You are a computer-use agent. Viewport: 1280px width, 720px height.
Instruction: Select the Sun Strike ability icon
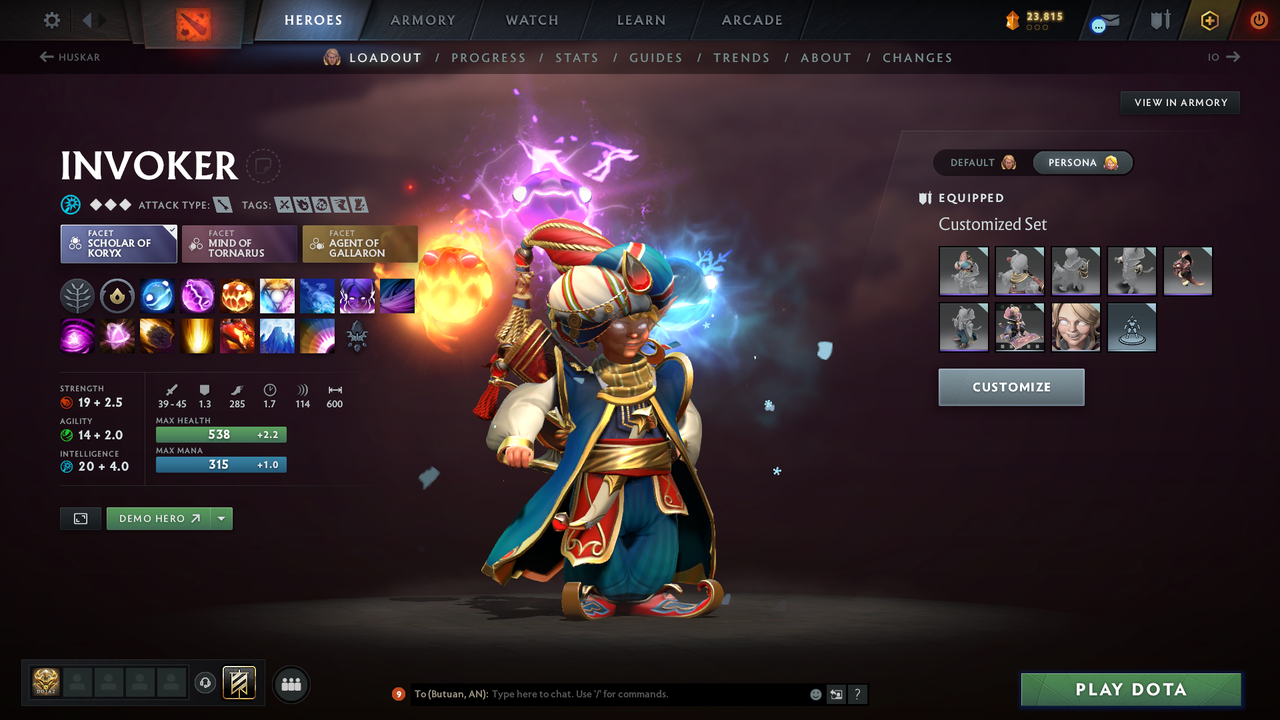click(x=197, y=335)
